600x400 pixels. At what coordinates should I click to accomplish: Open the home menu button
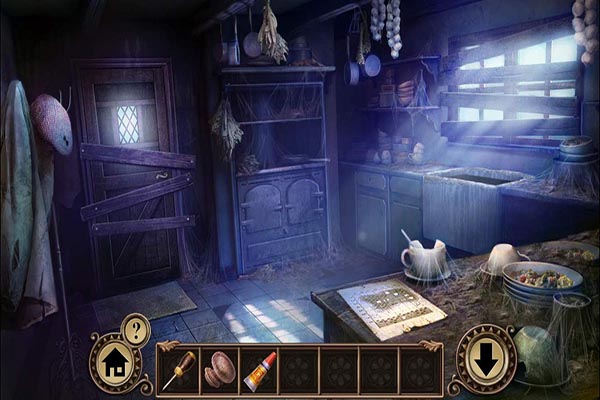pos(114,358)
